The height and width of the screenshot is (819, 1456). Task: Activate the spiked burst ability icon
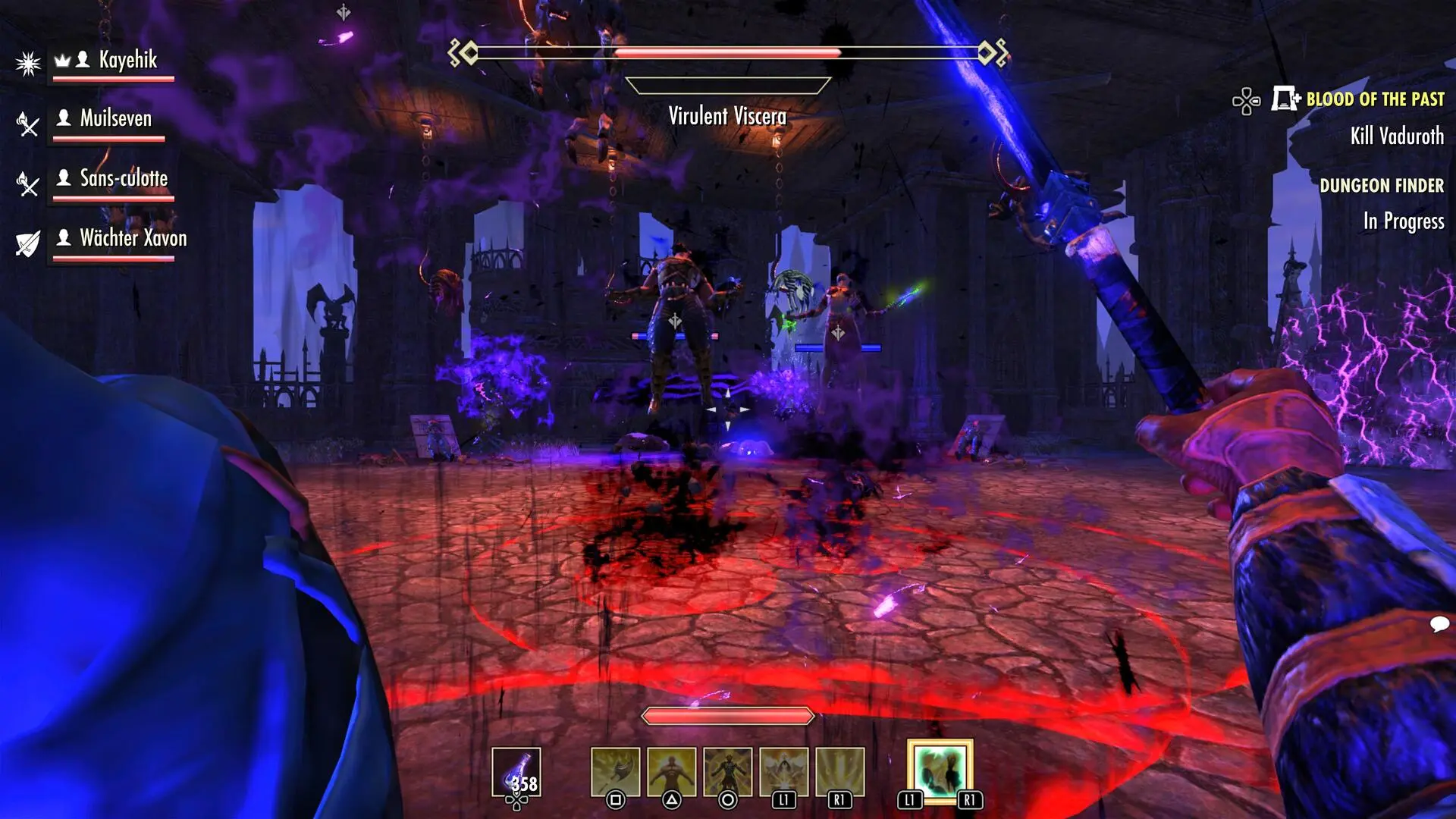pyautogui.click(x=783, y=772)
